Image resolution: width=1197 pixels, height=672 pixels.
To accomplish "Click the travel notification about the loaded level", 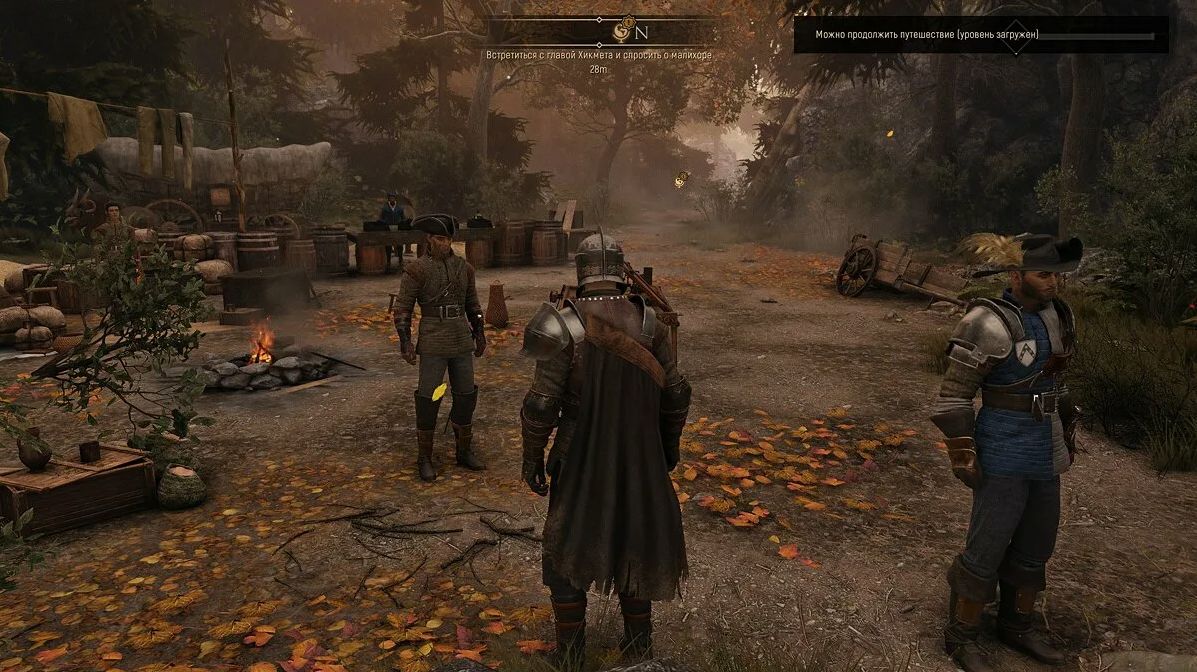I will [926, 35].
